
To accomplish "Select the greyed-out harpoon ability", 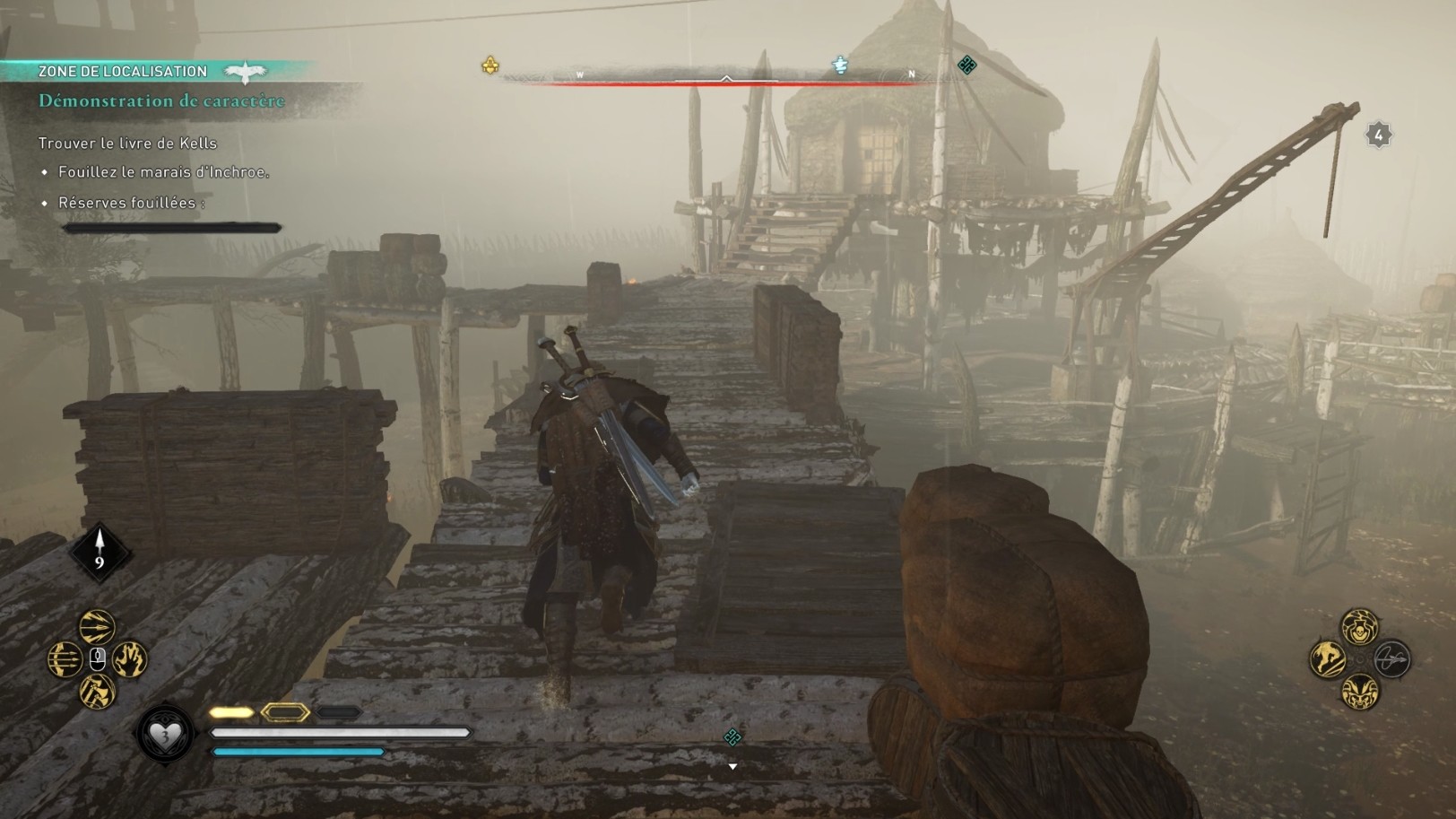I will coord(1392,659).
